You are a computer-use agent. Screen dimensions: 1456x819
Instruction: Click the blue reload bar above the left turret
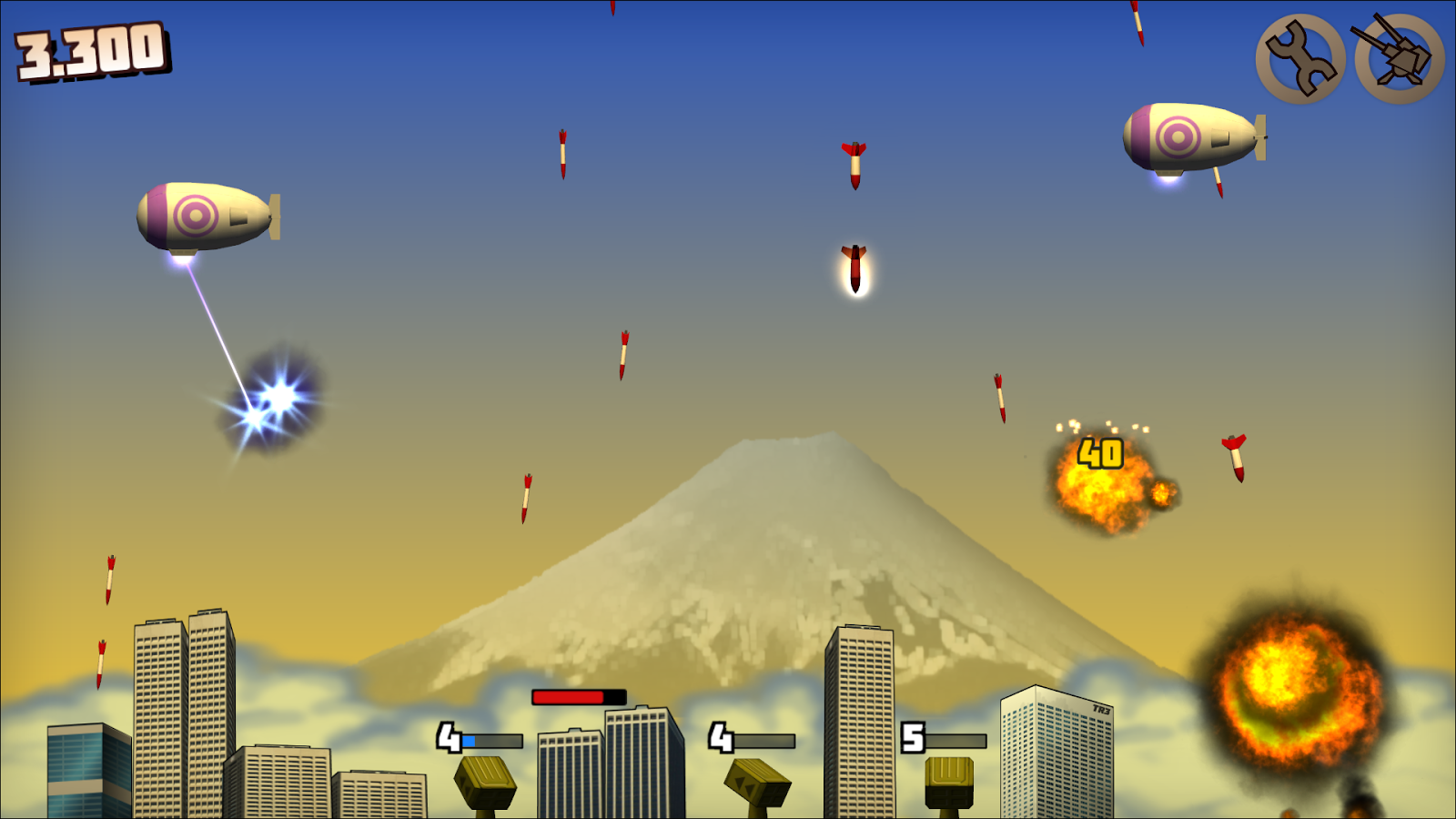pos(469,741)
